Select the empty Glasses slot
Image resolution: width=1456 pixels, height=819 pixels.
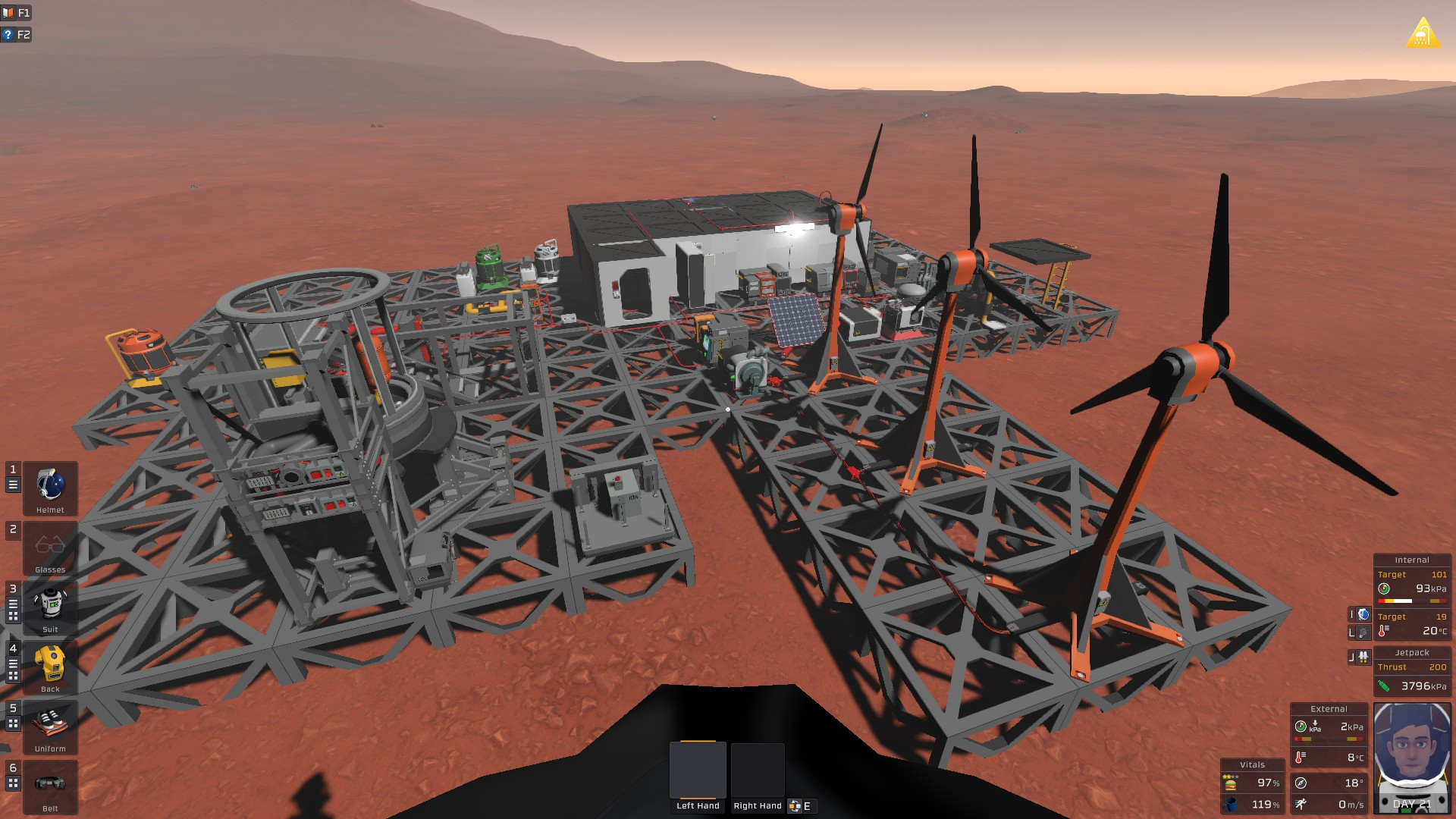50,548
